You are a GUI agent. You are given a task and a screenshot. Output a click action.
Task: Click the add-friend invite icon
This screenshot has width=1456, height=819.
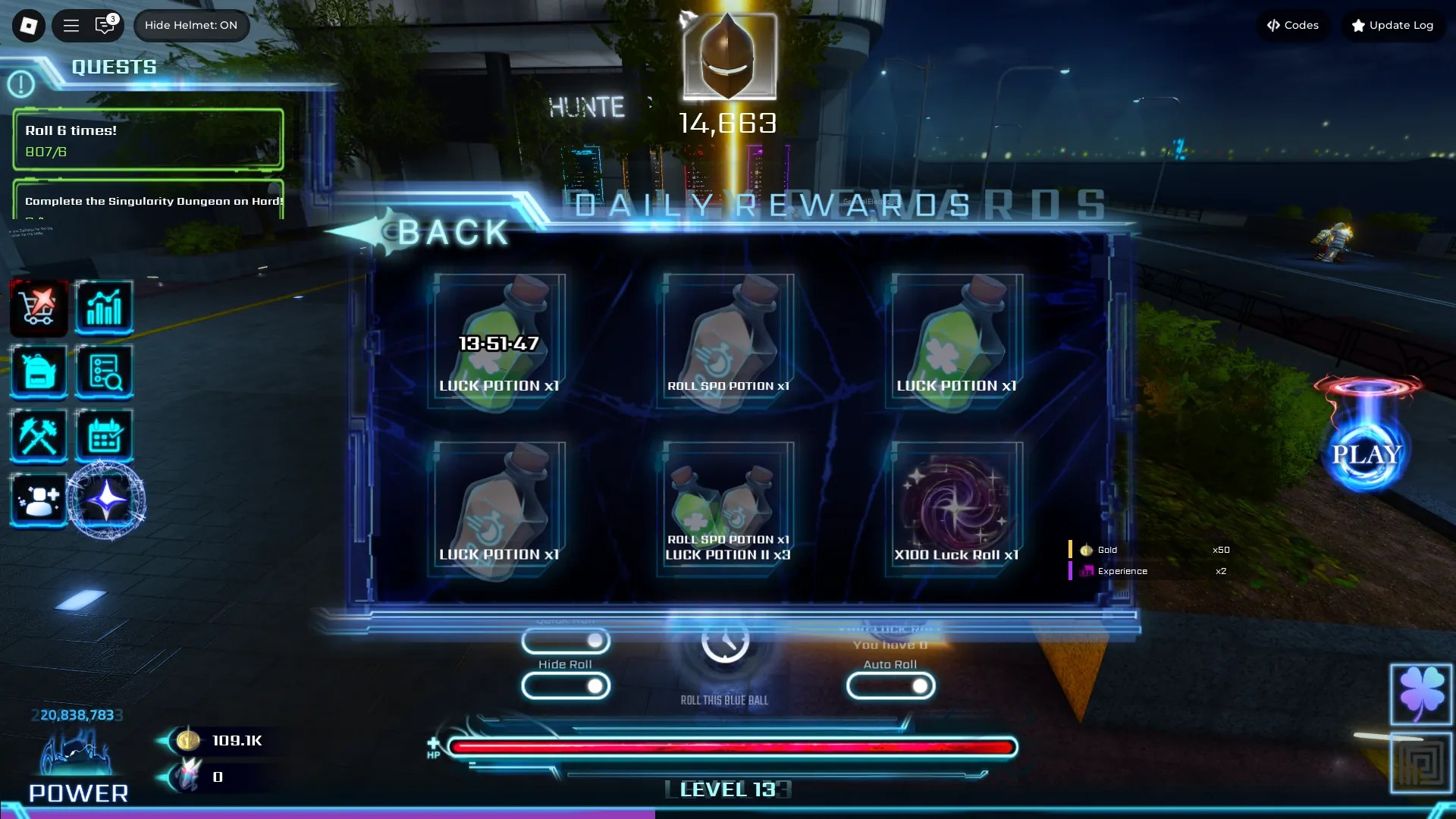click(38, 499)
